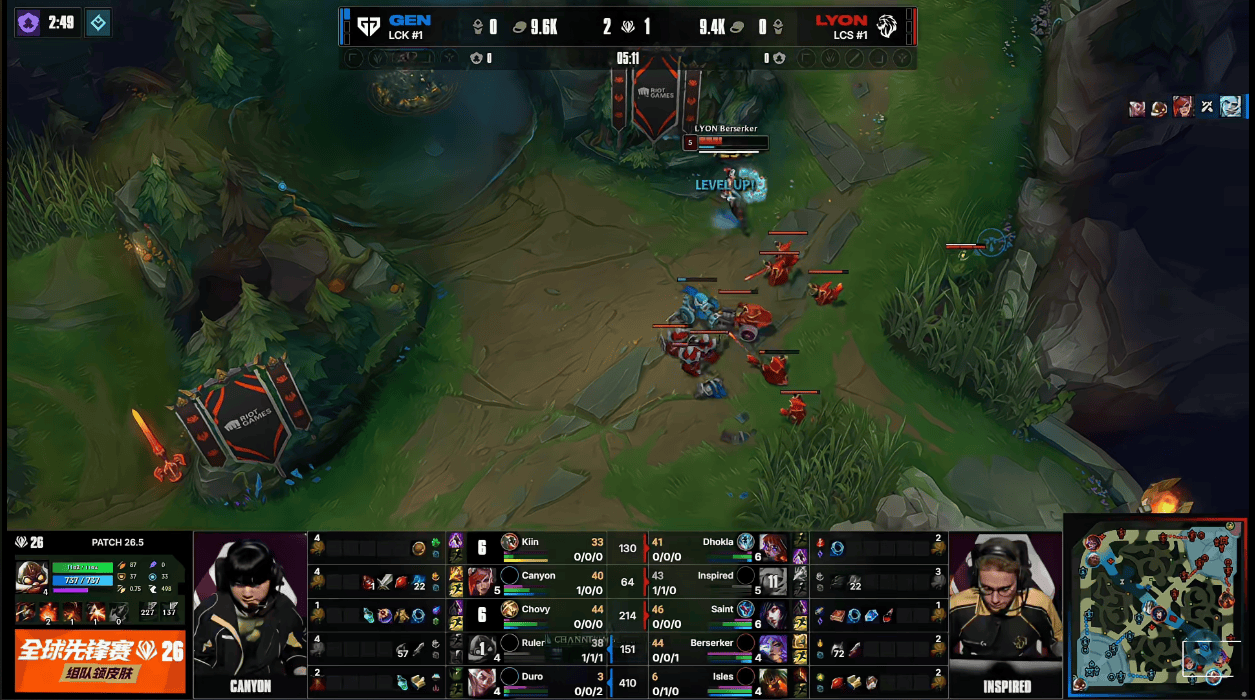Select Canyon's champion portrait in the scoreboard

point(481,583)
